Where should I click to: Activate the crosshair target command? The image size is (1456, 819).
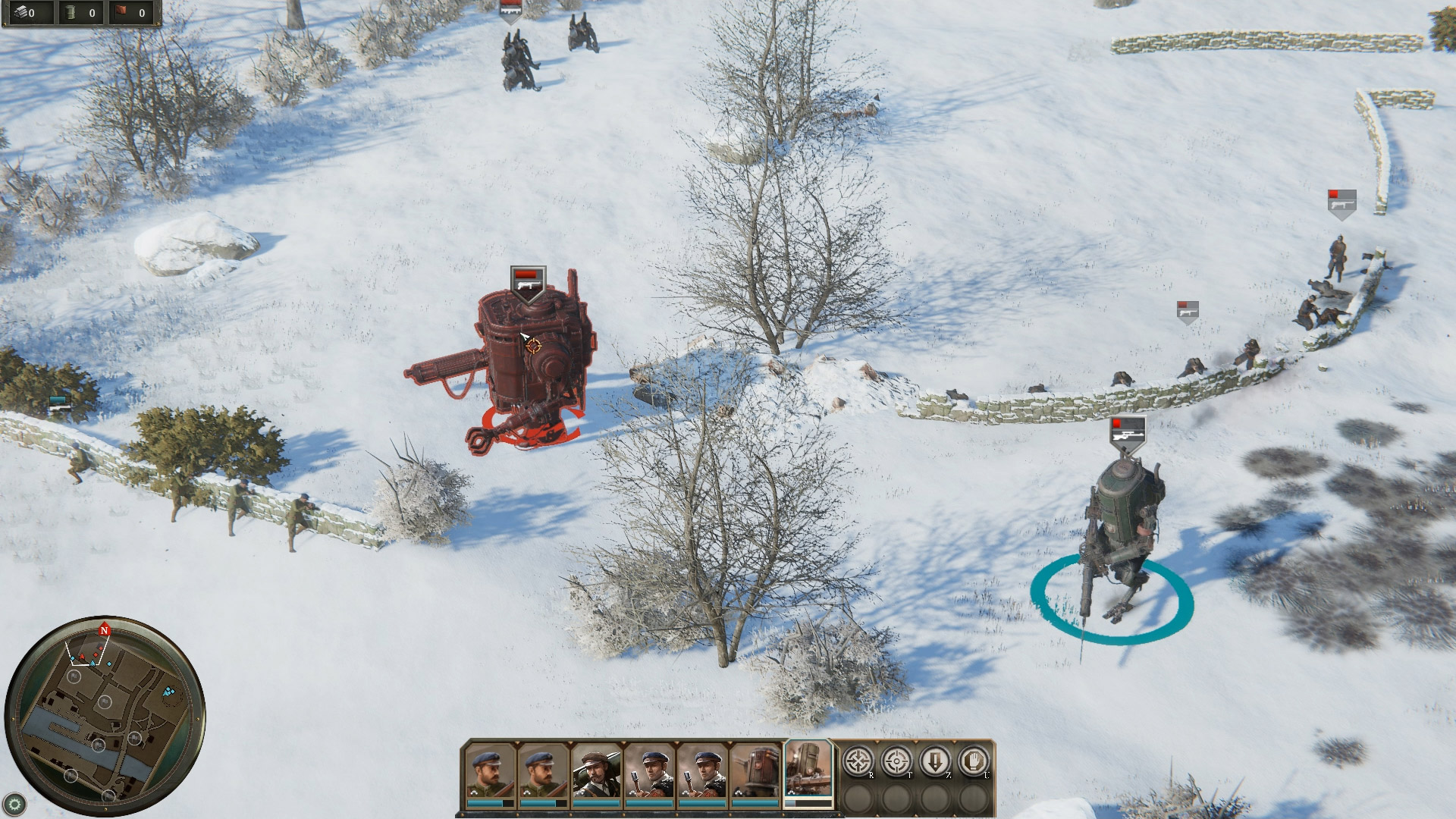(896, 761)
